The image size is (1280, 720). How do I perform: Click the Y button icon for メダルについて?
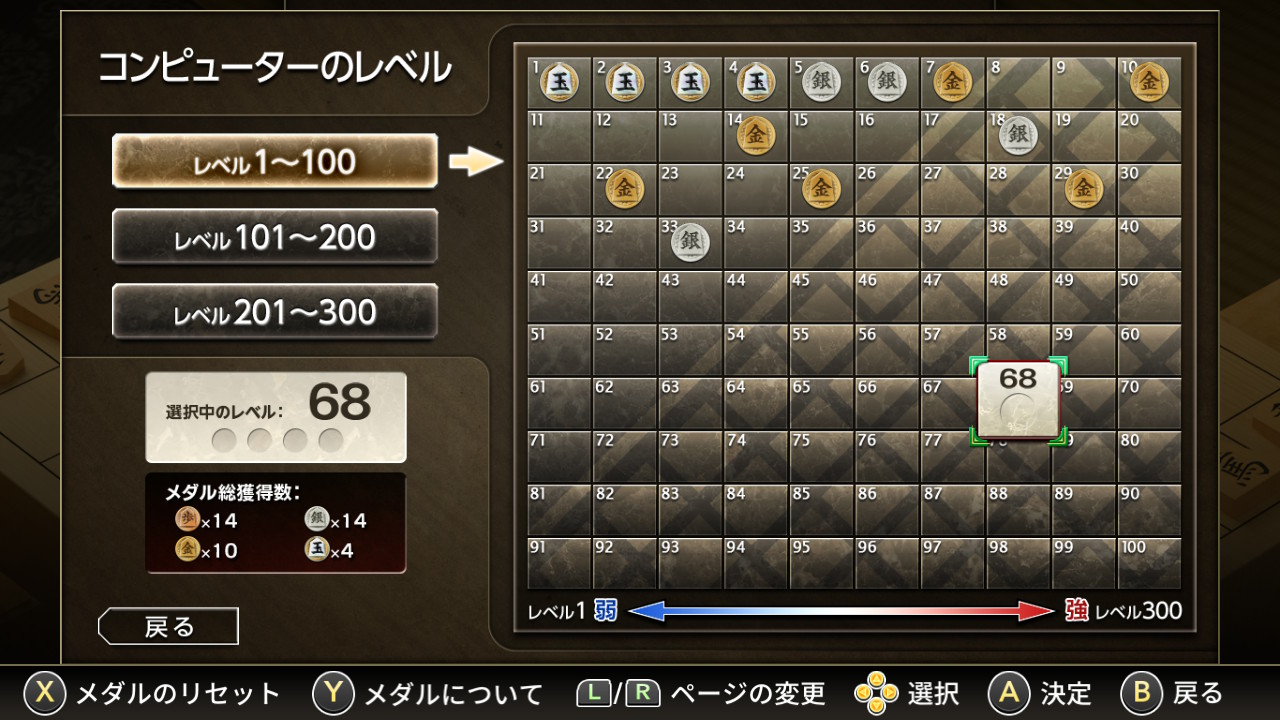point(330,690)
